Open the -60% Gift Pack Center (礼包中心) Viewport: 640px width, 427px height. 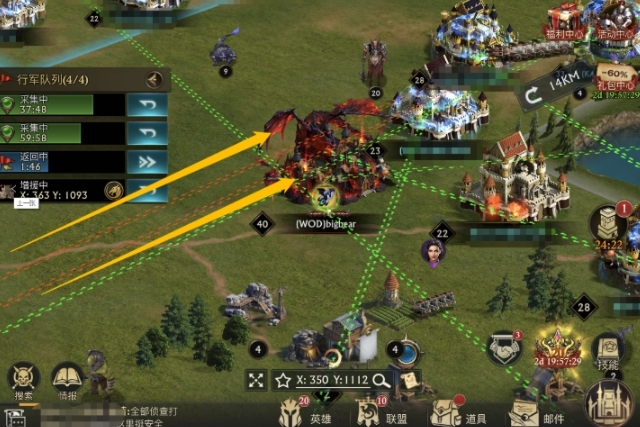(x=616, y=78)
